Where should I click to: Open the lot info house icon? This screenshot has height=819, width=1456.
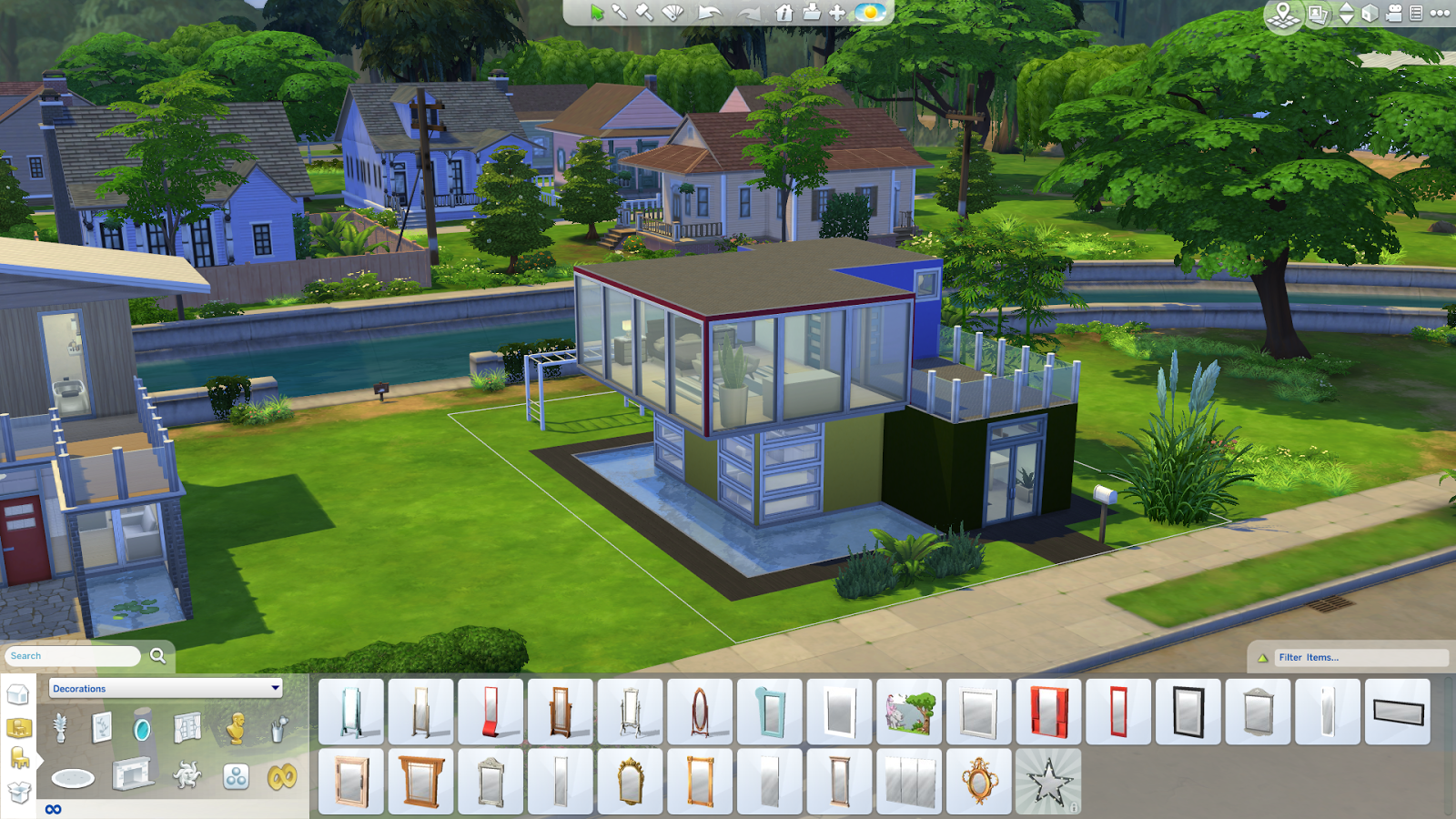tap(784, 13)
